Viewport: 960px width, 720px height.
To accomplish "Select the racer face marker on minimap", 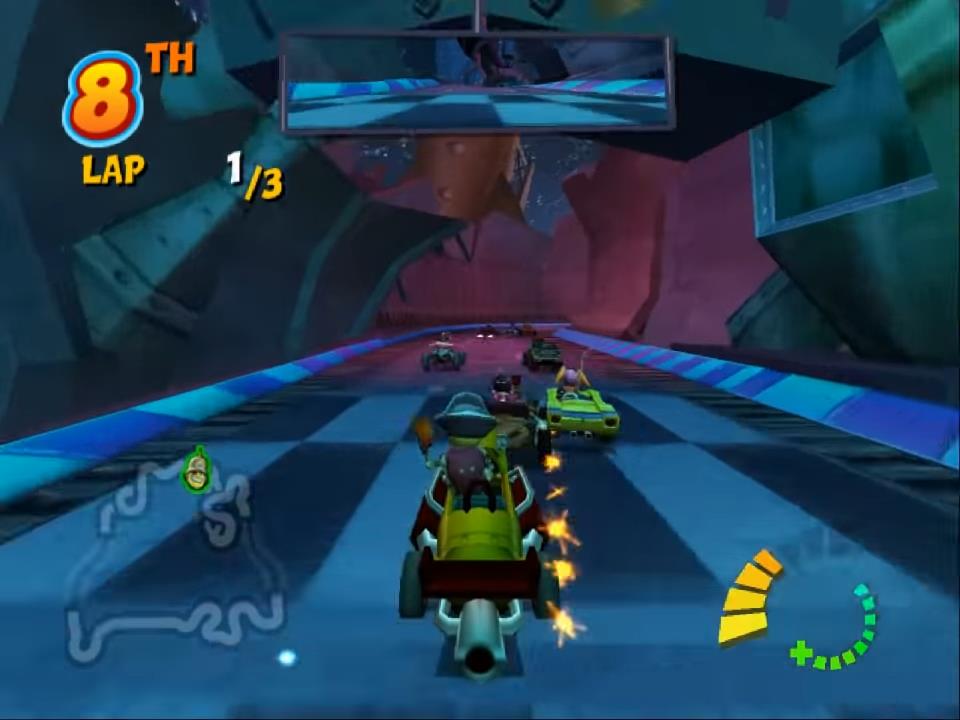I will 197,470.
